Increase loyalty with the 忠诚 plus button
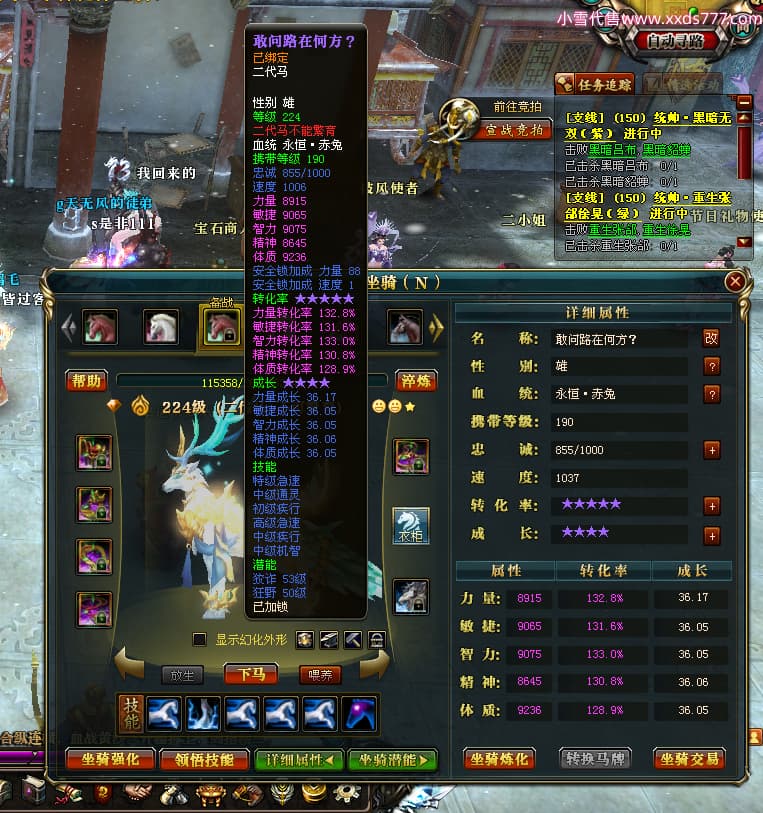 click(x=711, y=450)
